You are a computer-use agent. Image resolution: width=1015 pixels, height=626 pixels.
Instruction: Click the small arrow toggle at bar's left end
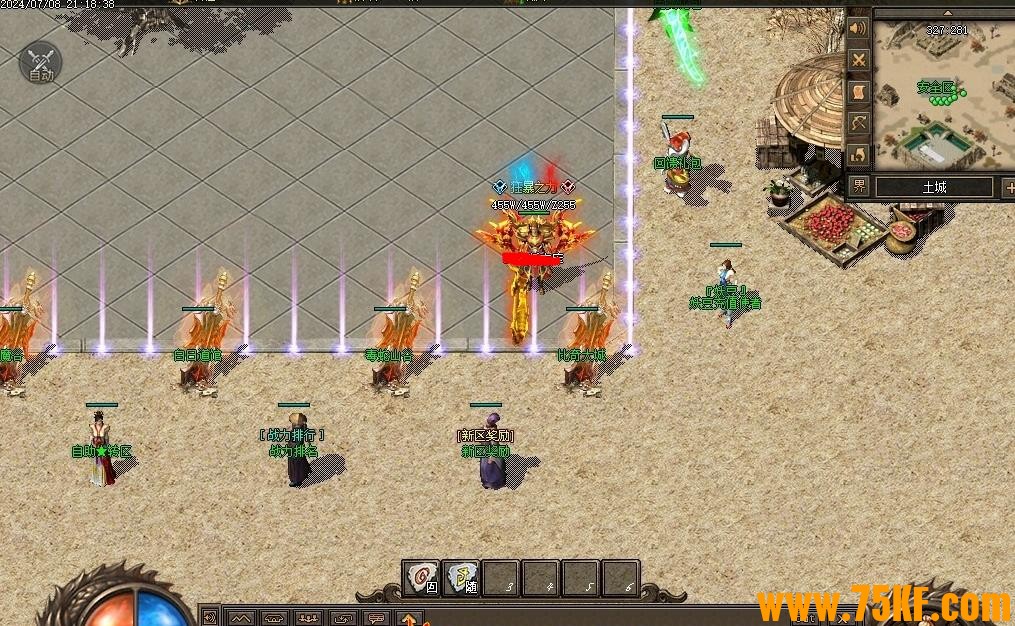[x=211, y=617]
